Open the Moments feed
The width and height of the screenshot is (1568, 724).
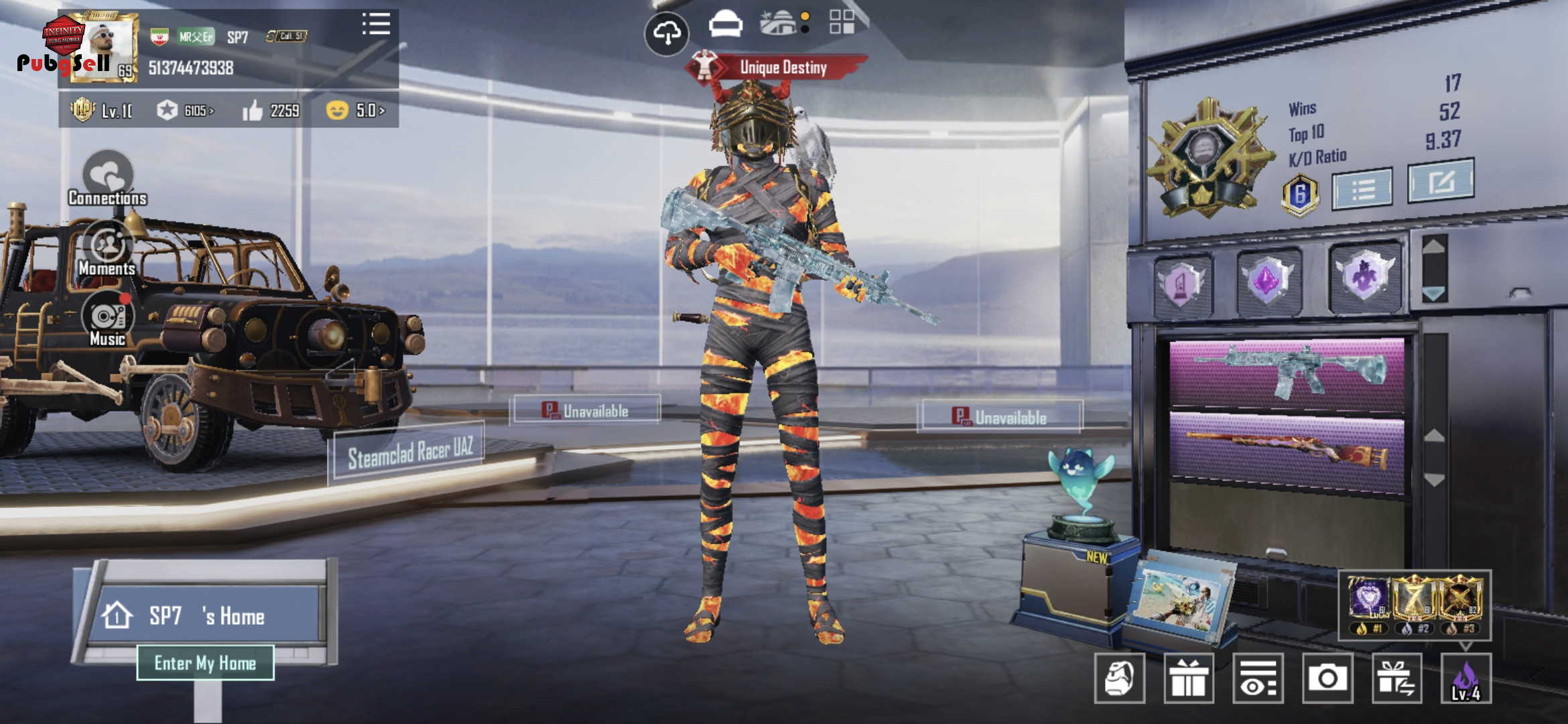(107, 249)
